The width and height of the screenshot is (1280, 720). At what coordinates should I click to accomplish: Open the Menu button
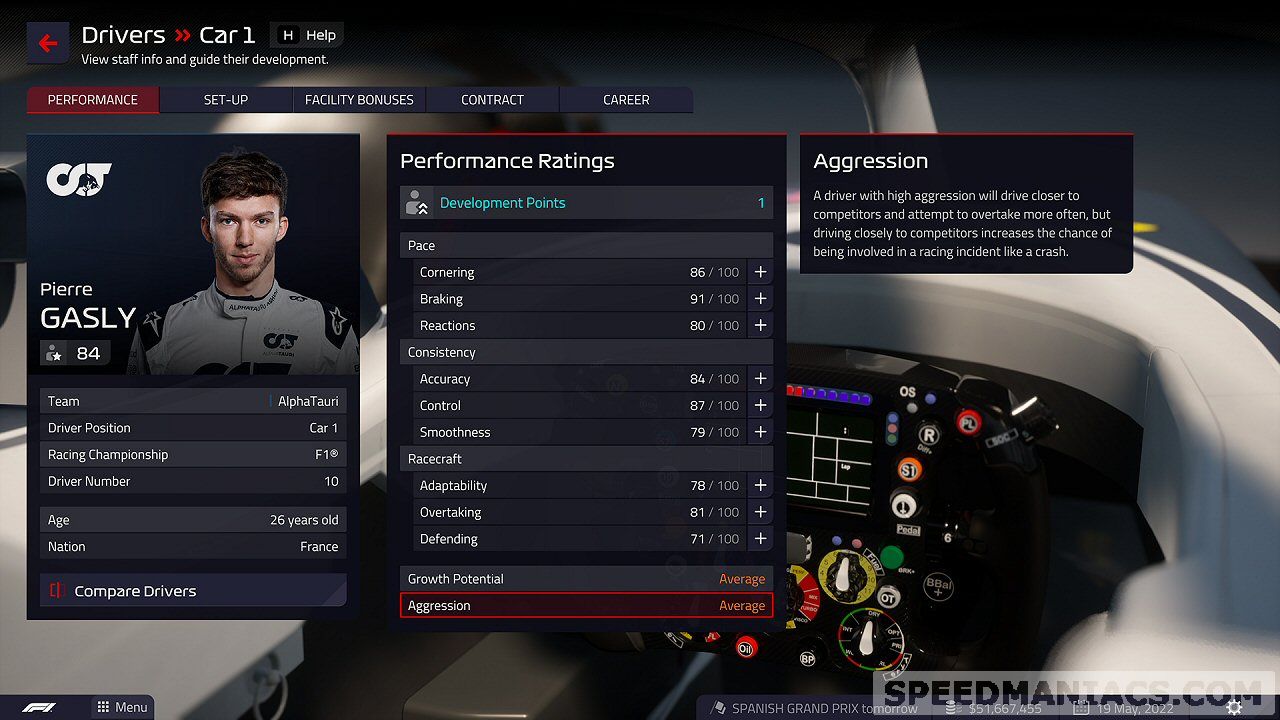122,707
